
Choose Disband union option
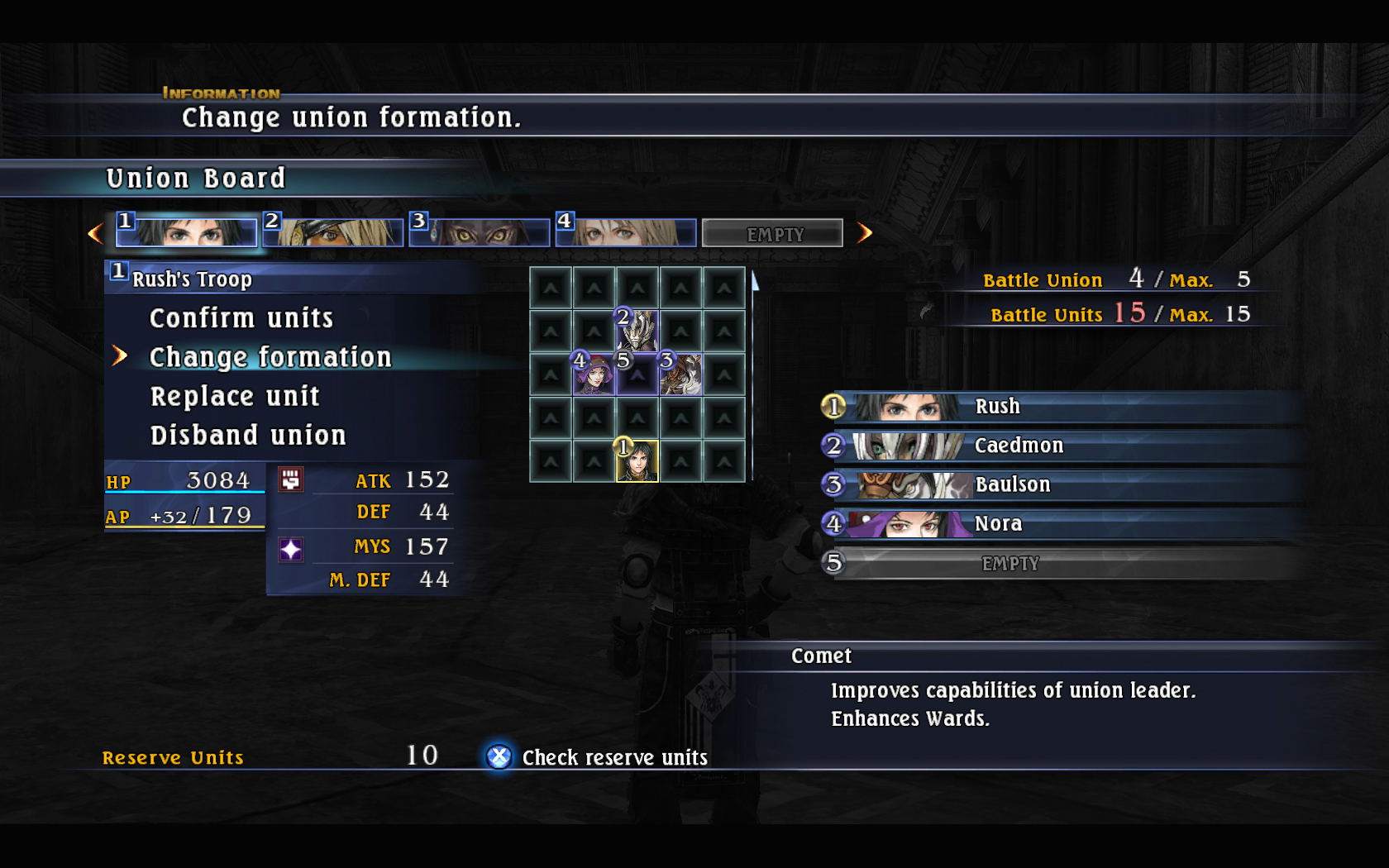248,436
